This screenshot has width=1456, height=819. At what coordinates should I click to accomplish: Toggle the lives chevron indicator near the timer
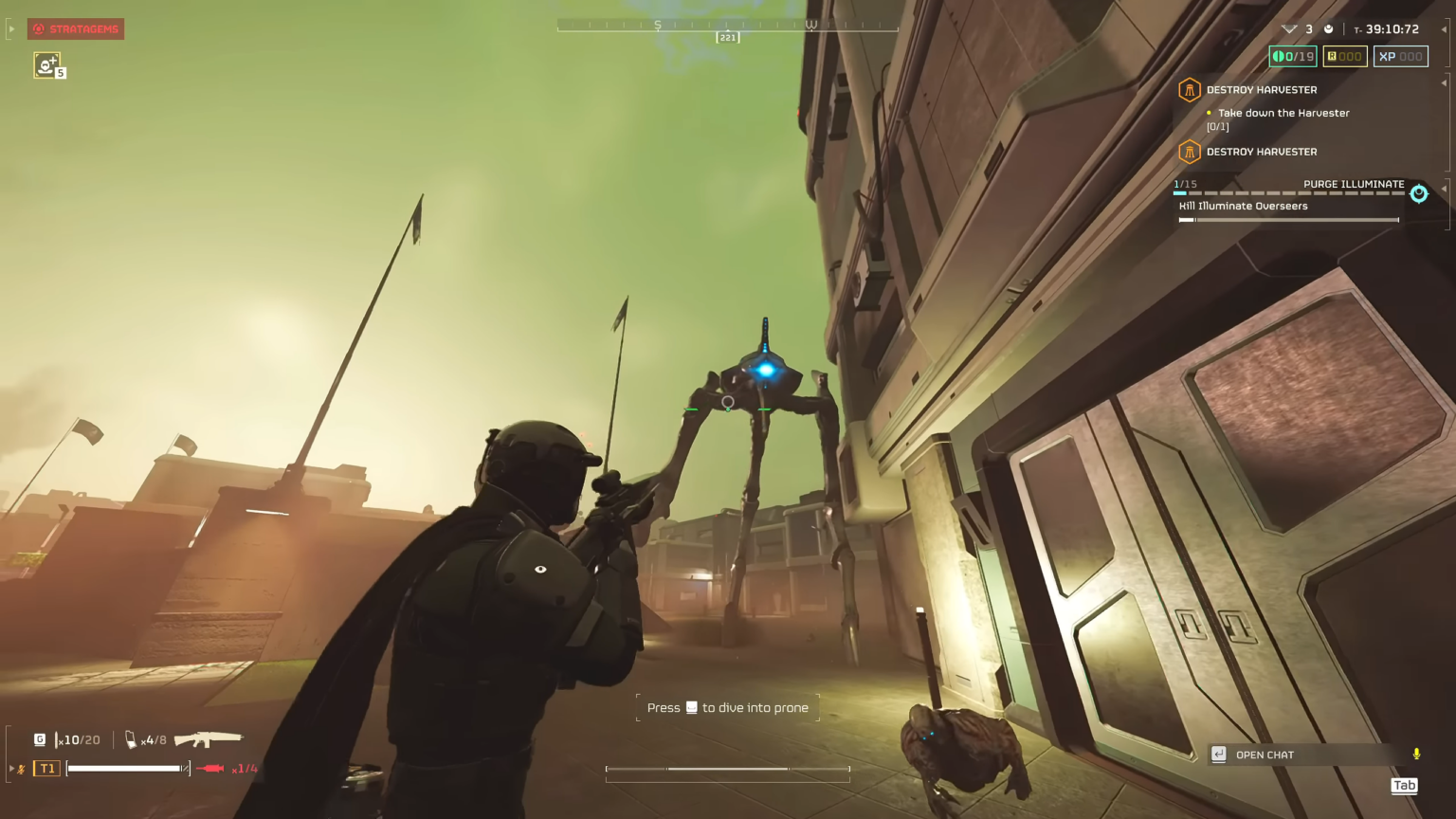[x=1287, y=28]
